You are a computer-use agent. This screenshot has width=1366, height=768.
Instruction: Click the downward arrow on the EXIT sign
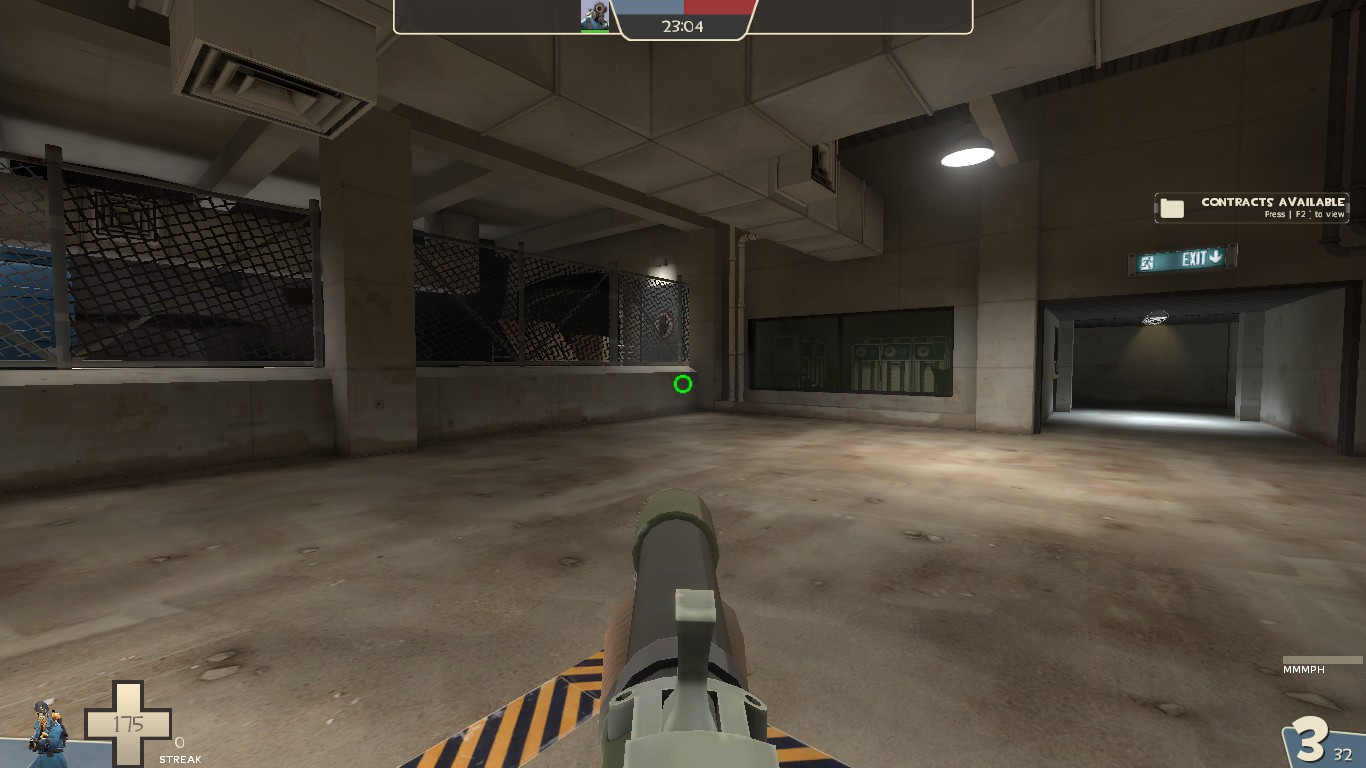[x=1213, y=256]
